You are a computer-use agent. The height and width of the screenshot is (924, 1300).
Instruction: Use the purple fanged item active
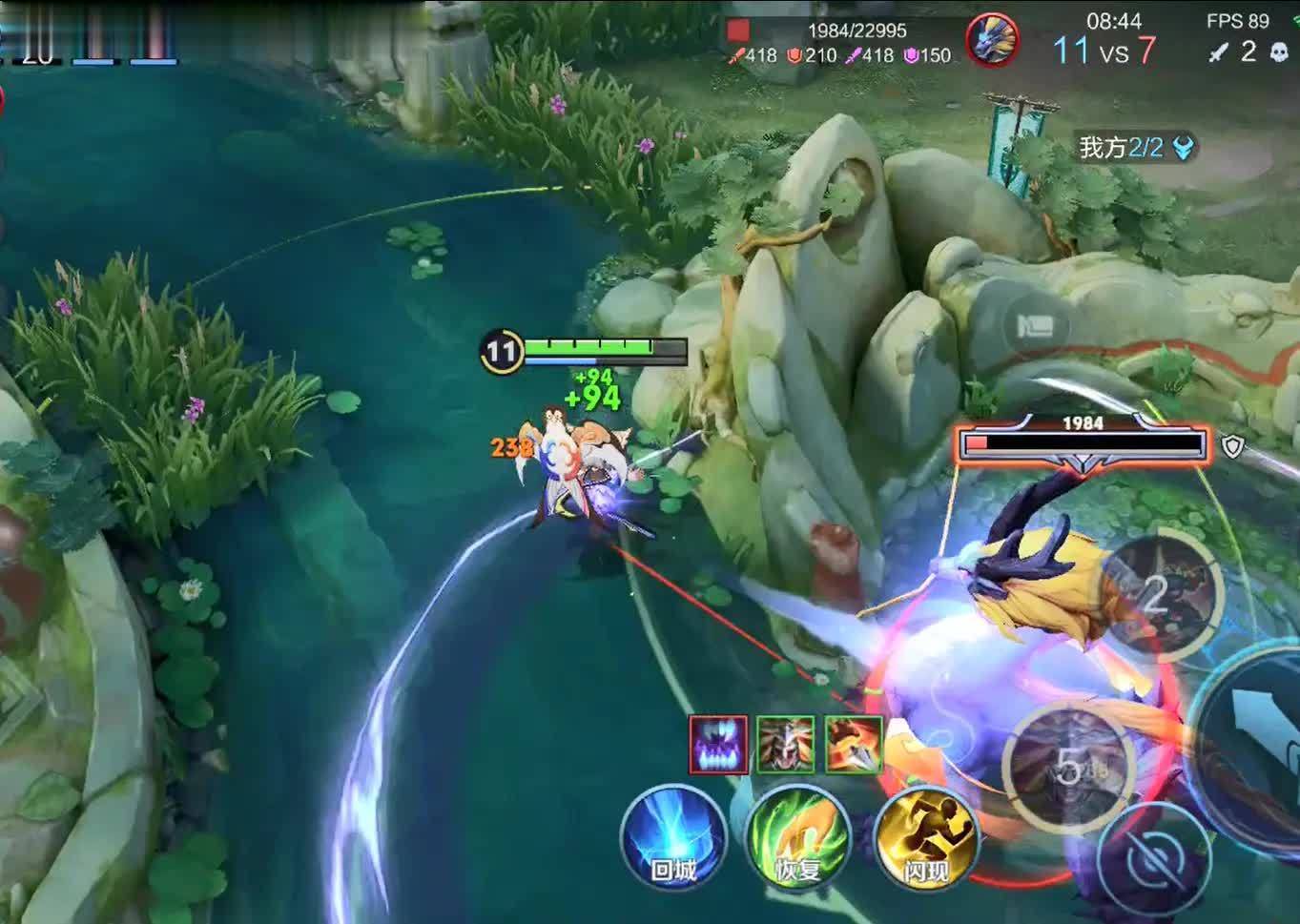click(718, 744)
